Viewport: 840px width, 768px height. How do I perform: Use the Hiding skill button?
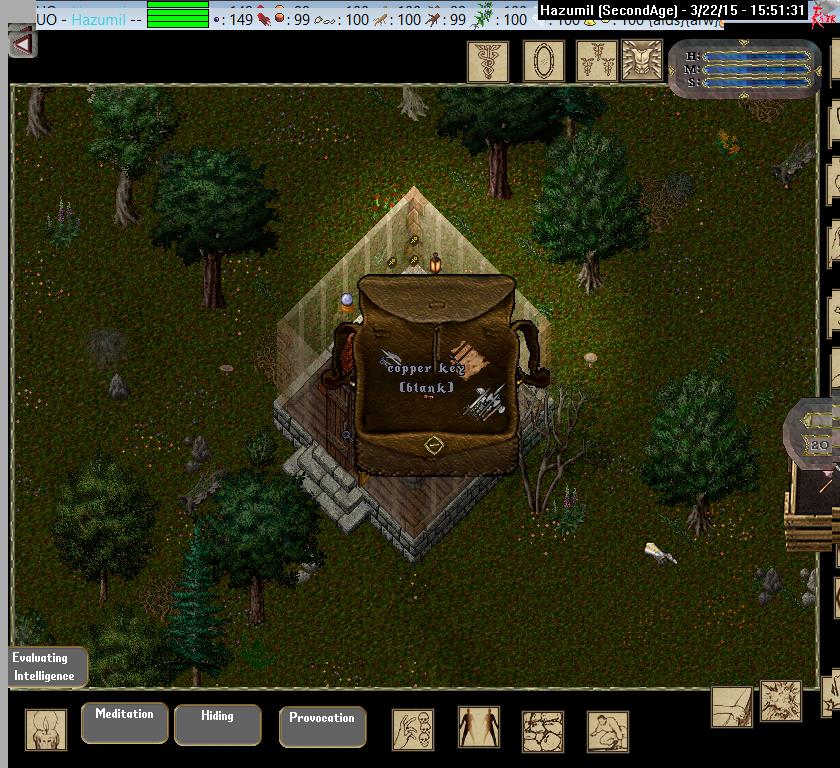click(217, 724)
